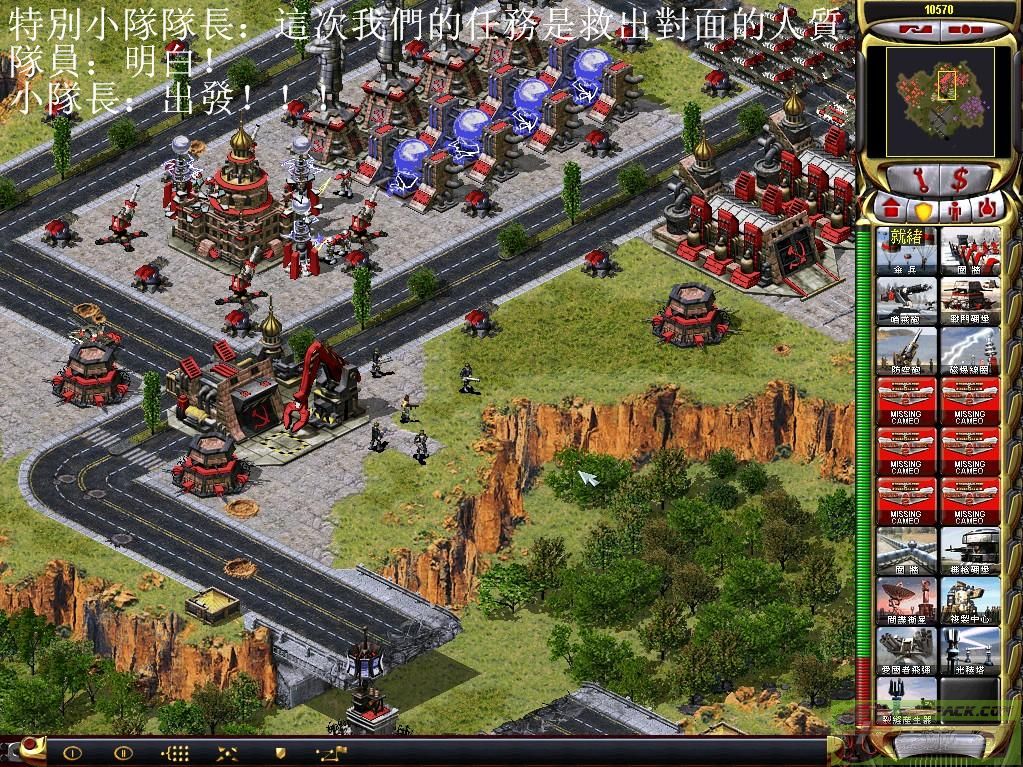Select the cloning center 複製中心 cameo
This screenshot has width=1023, height=767.
[970, 600]
